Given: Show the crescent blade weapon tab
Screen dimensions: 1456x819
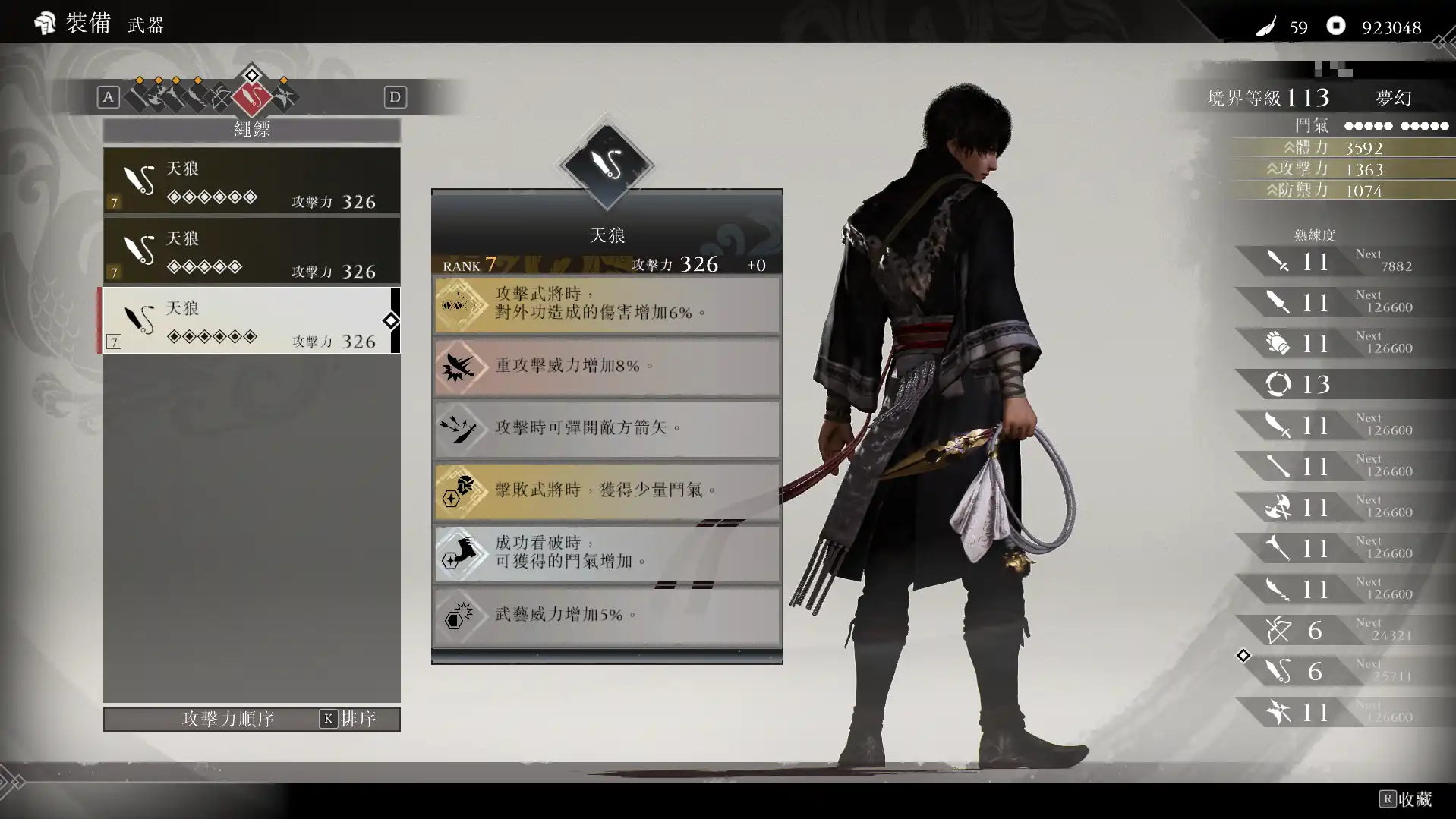Looking at the screenshot, I should pyautogui.click(x=197, y=96).
